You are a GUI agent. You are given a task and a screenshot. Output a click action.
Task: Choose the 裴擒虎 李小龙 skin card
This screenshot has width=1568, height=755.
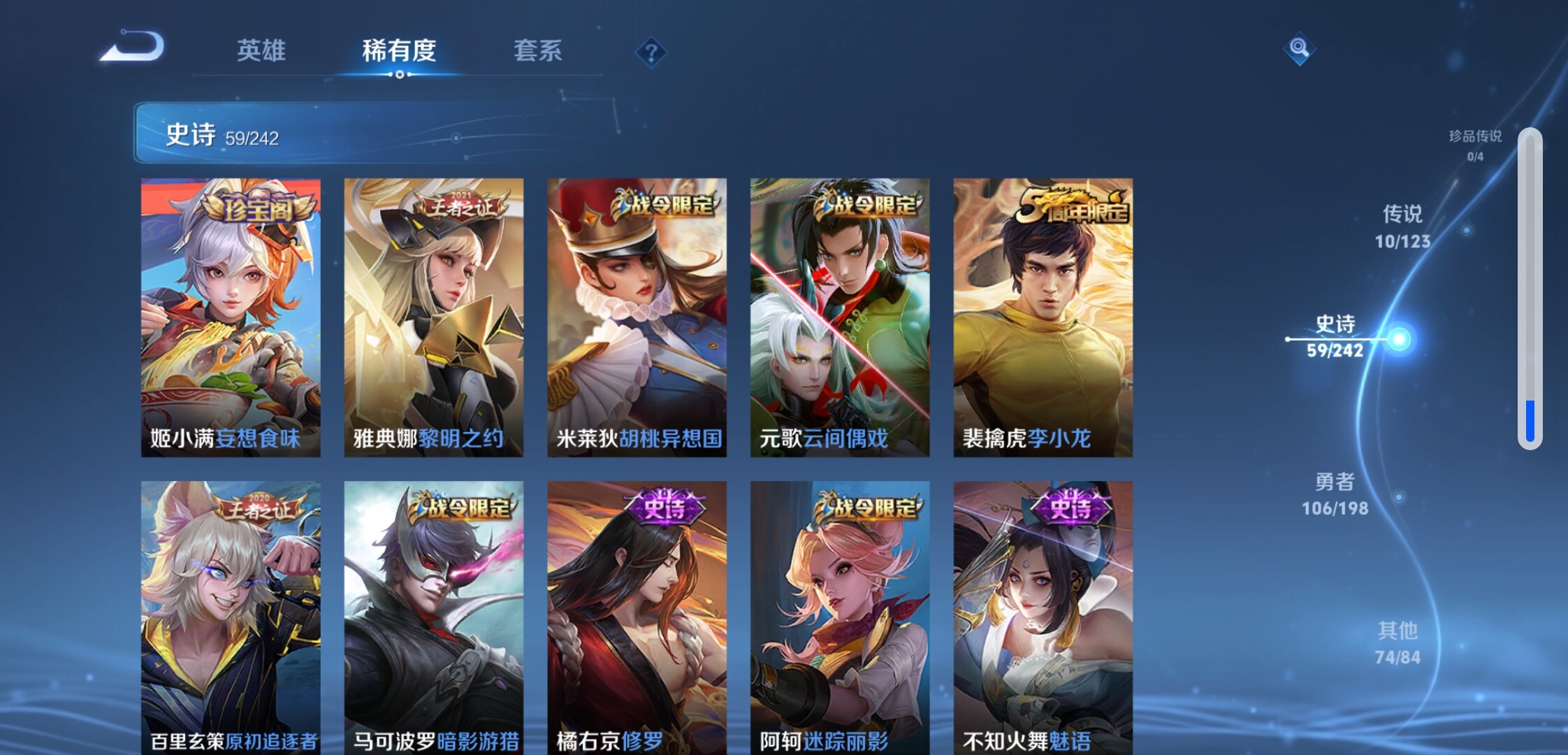click(1043, 317)
